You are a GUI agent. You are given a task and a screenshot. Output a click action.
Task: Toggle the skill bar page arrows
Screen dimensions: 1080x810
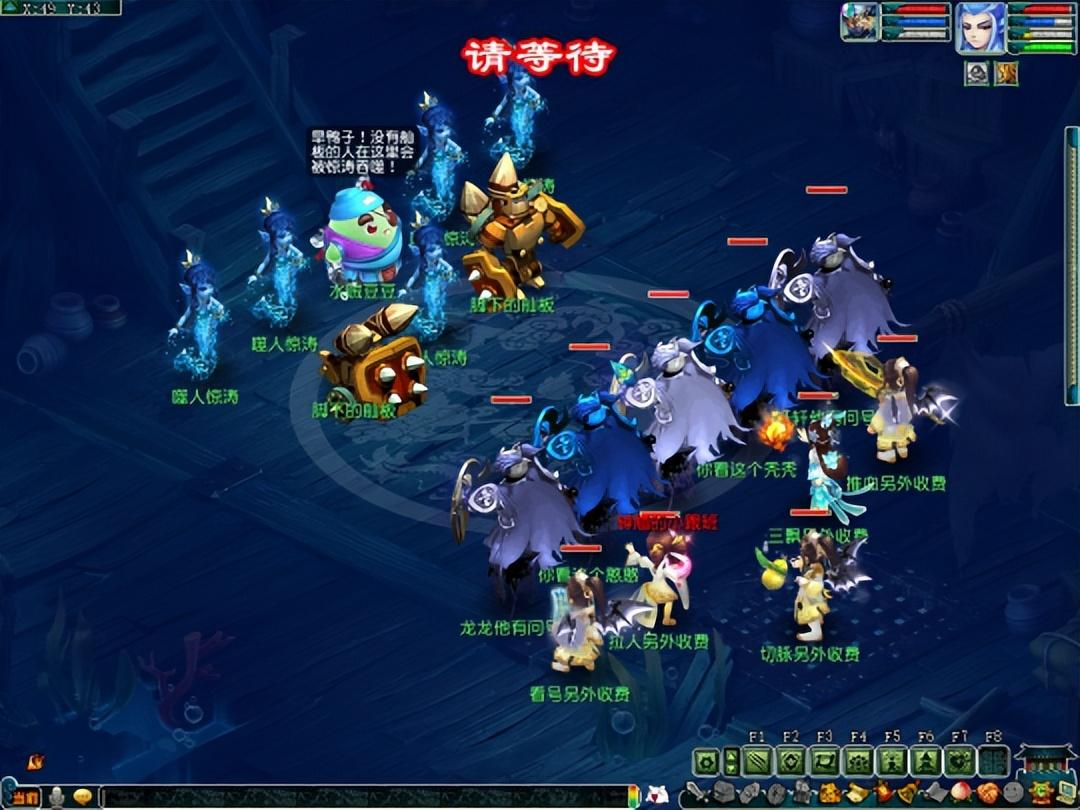[x=731, y=762]
